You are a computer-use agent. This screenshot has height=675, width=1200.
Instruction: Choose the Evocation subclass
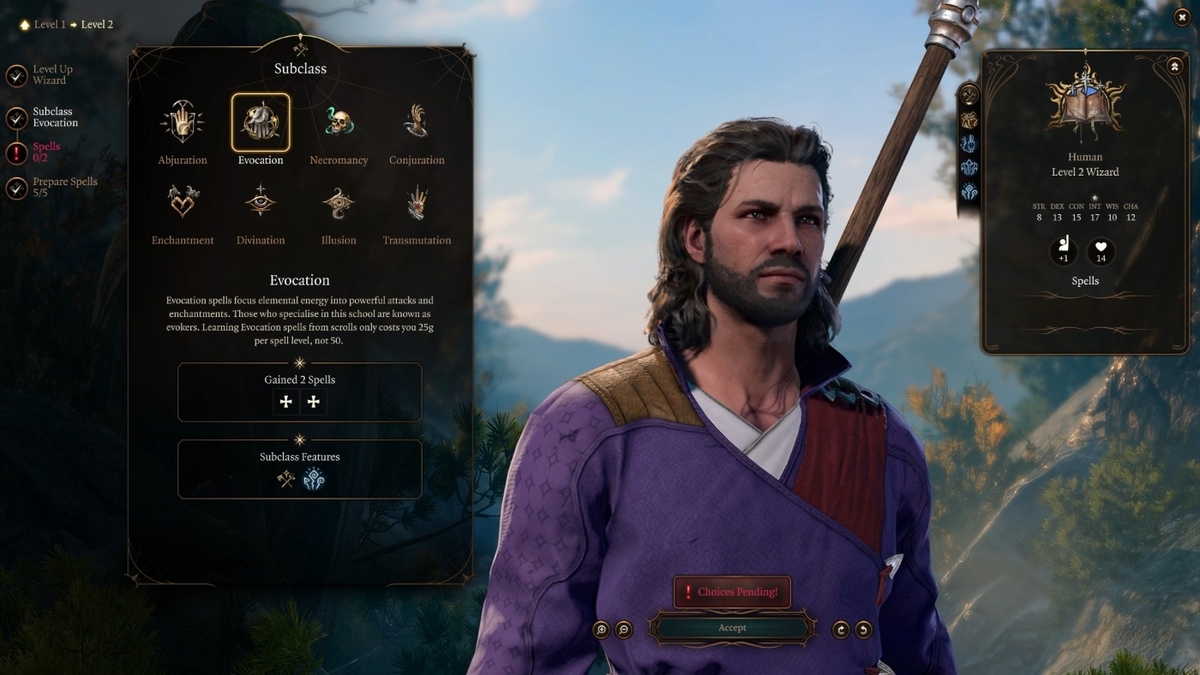click(x=260, y=123)
